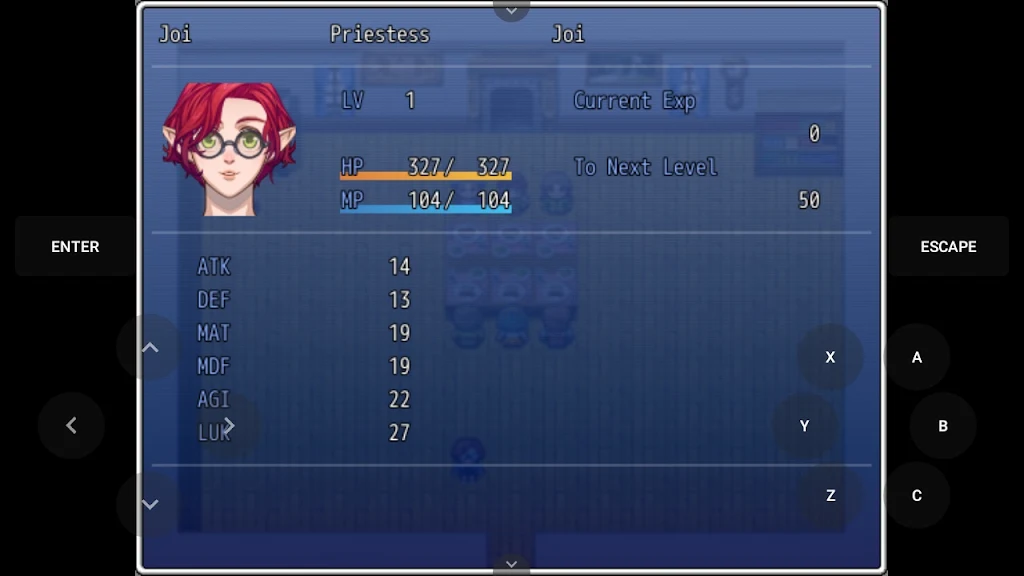
Task: Click the down arrow on the d-pad
Action: [150, 504]
